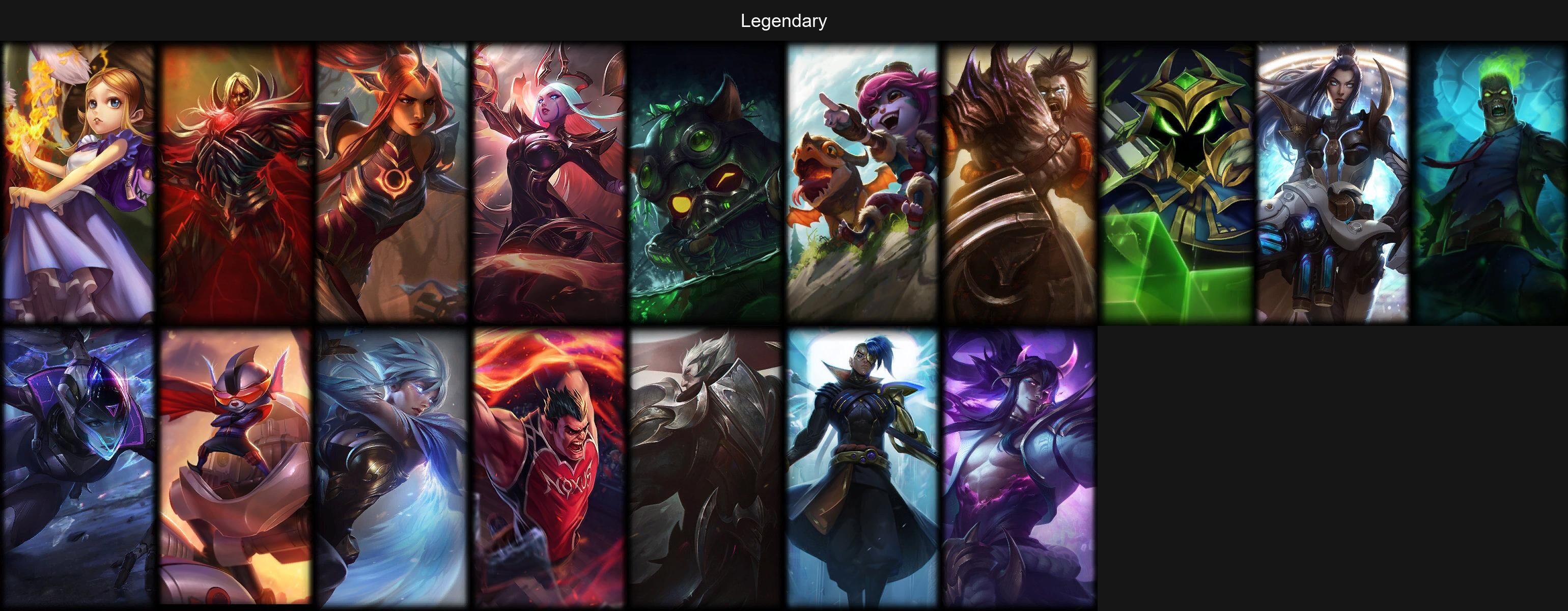Select the white-haired horned woman skin
This screenshot has height=611, width=1568.
tap(549, 183)
